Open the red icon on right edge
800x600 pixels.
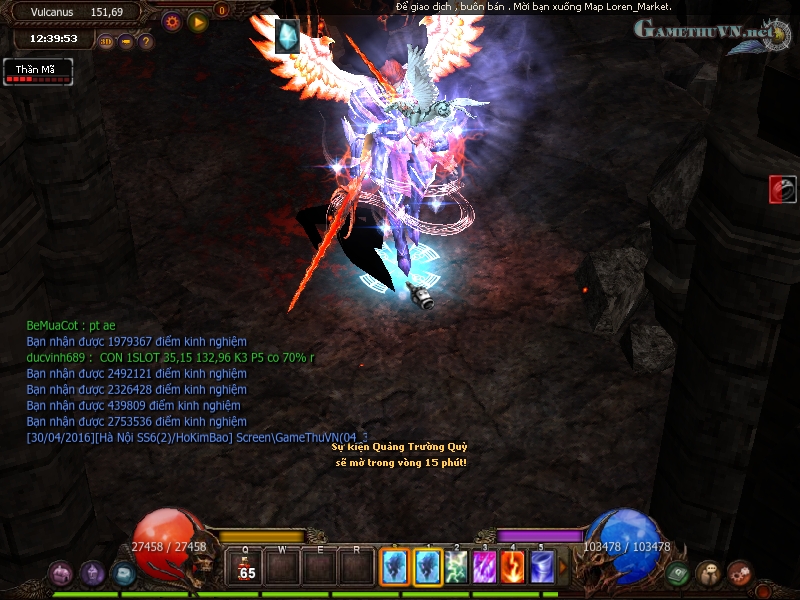coord(782,189)
